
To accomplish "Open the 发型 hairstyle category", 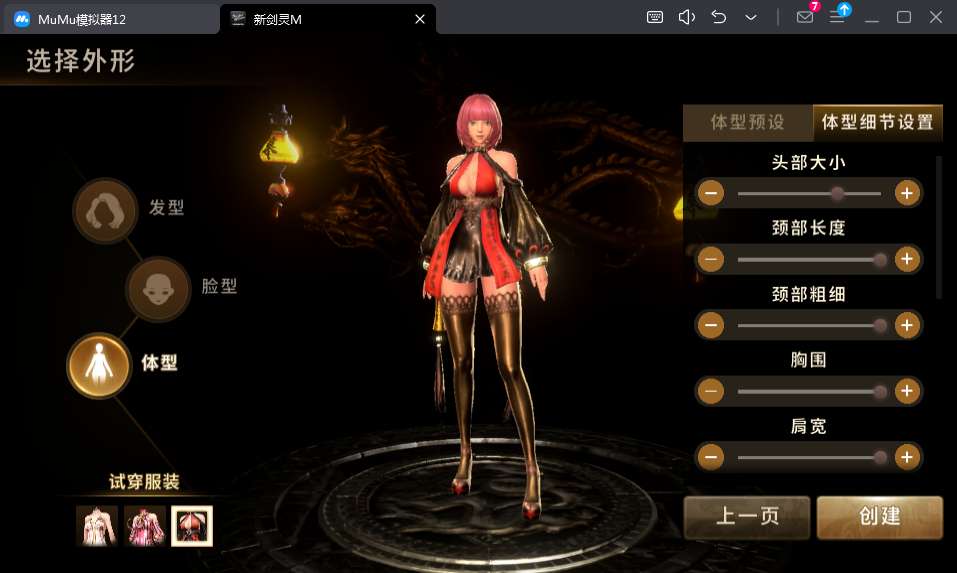I will [105, 210].
